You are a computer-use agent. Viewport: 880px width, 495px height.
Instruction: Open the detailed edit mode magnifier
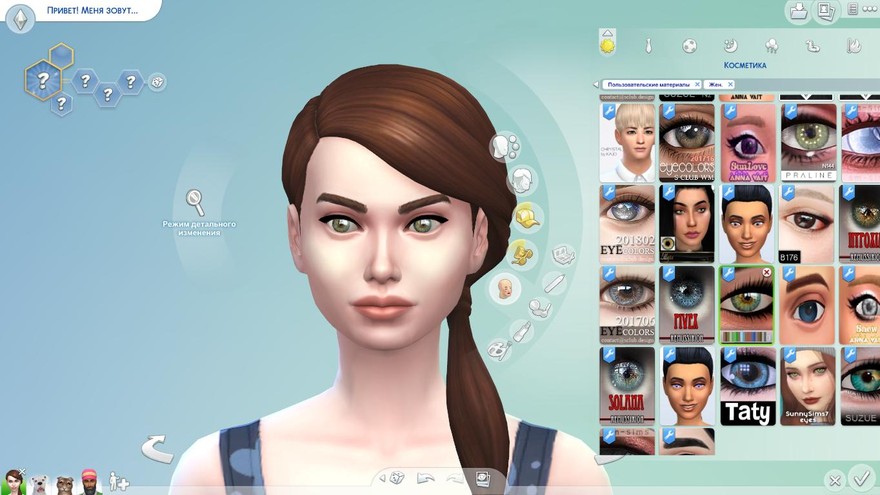[x=195, y=201]
